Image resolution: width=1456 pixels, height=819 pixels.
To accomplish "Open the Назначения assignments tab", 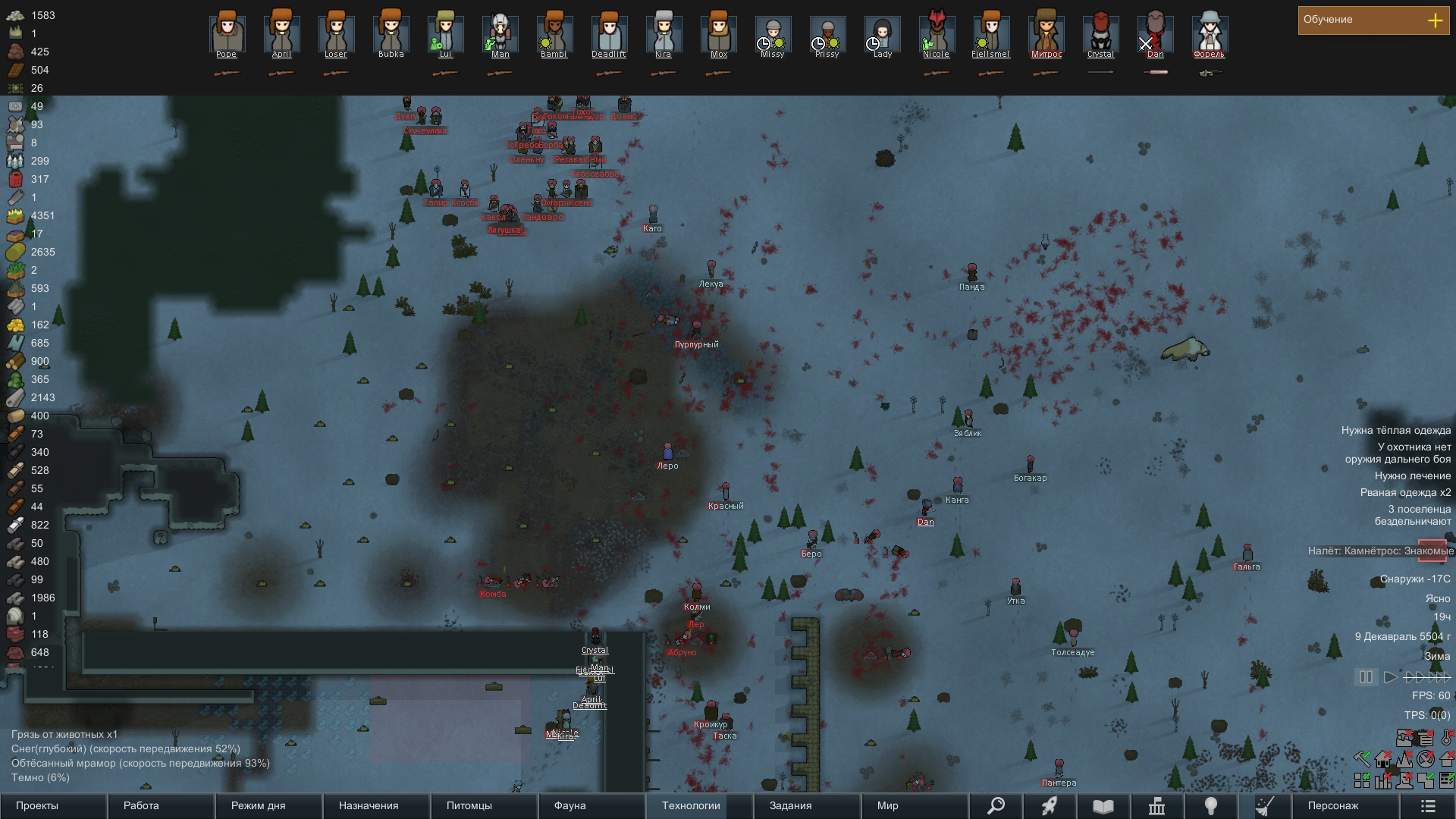I will pos(376,805).
